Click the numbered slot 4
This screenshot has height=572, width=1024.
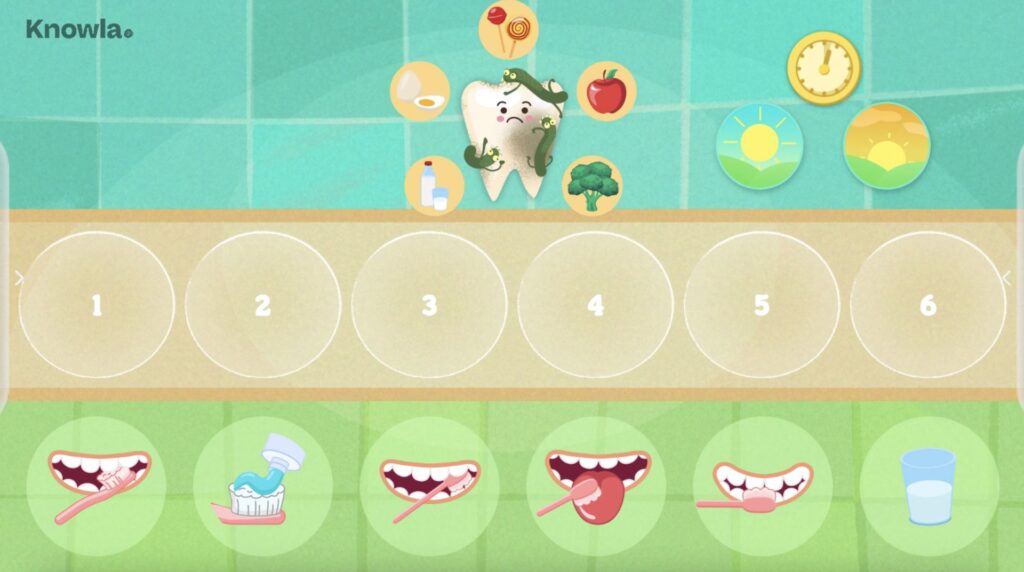(596, 305)
